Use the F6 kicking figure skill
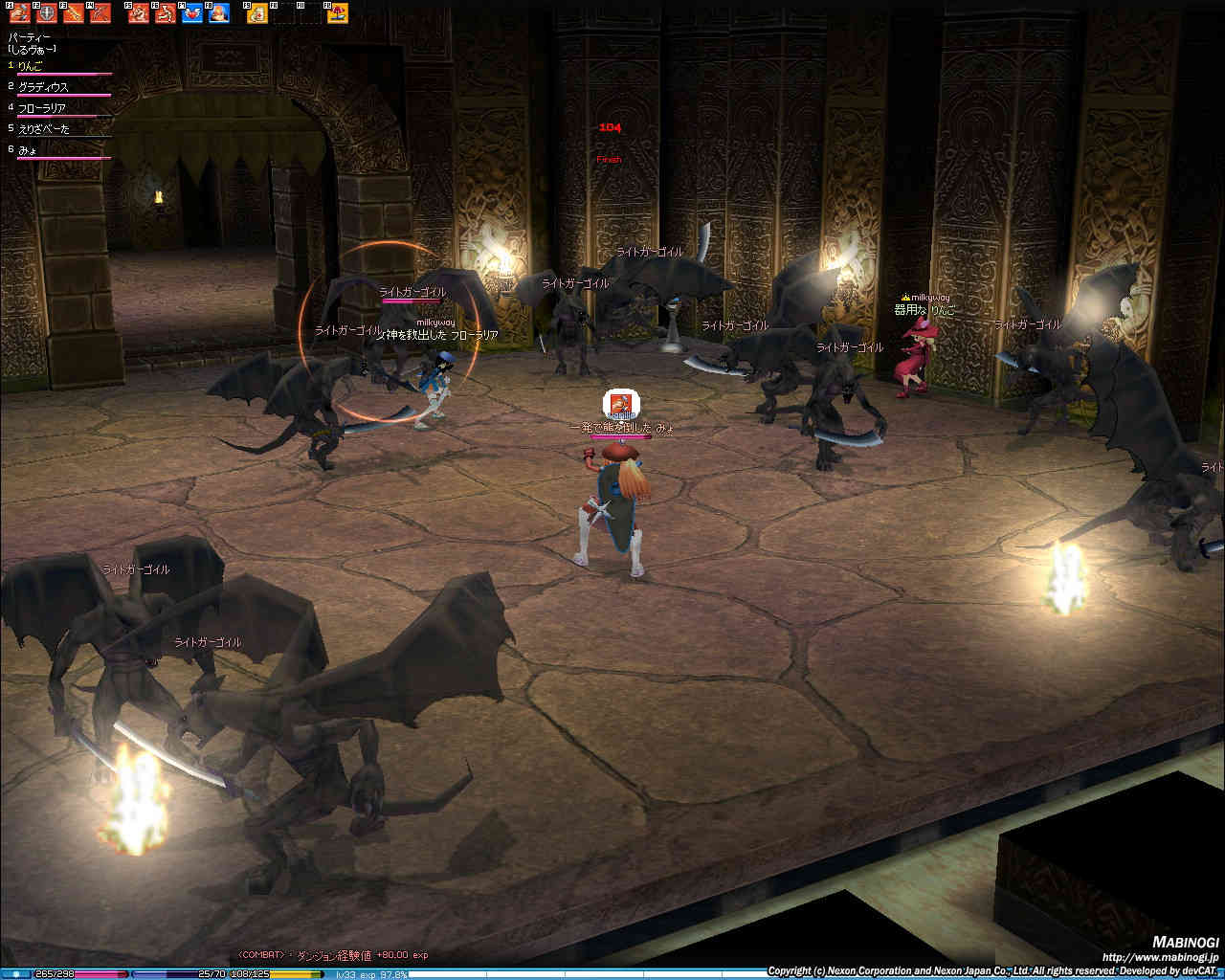Viewport: 1225px width, 980px height. coord(166,13)
